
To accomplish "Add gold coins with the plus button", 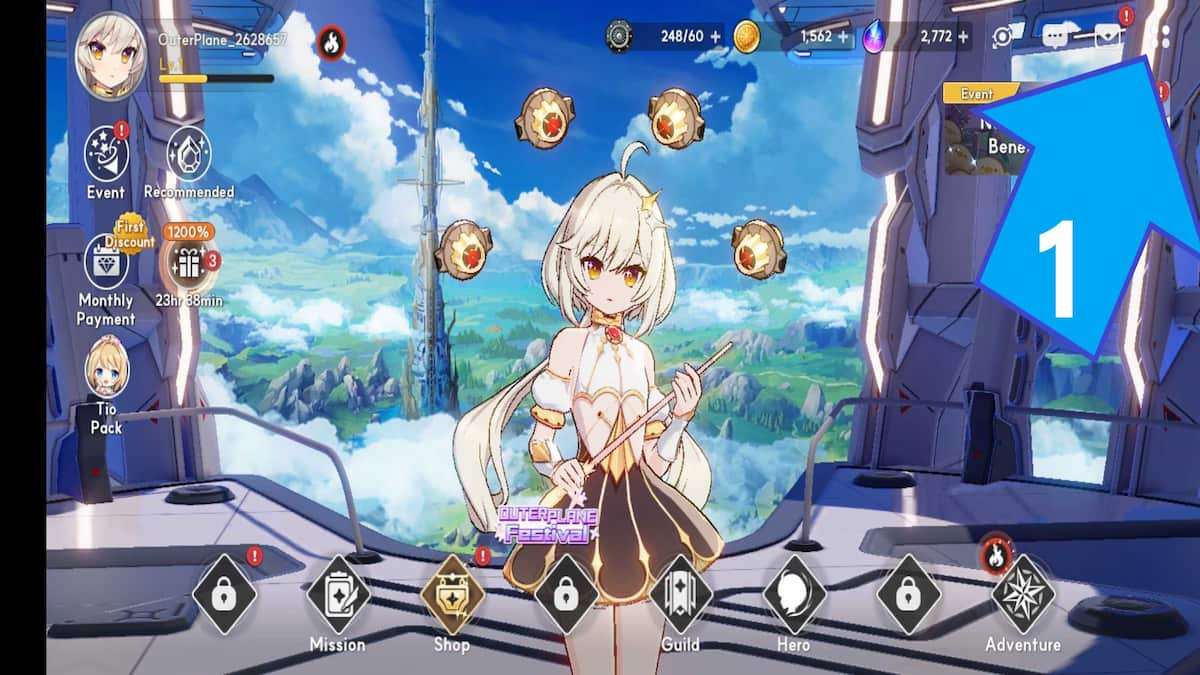I will (843, 37).
